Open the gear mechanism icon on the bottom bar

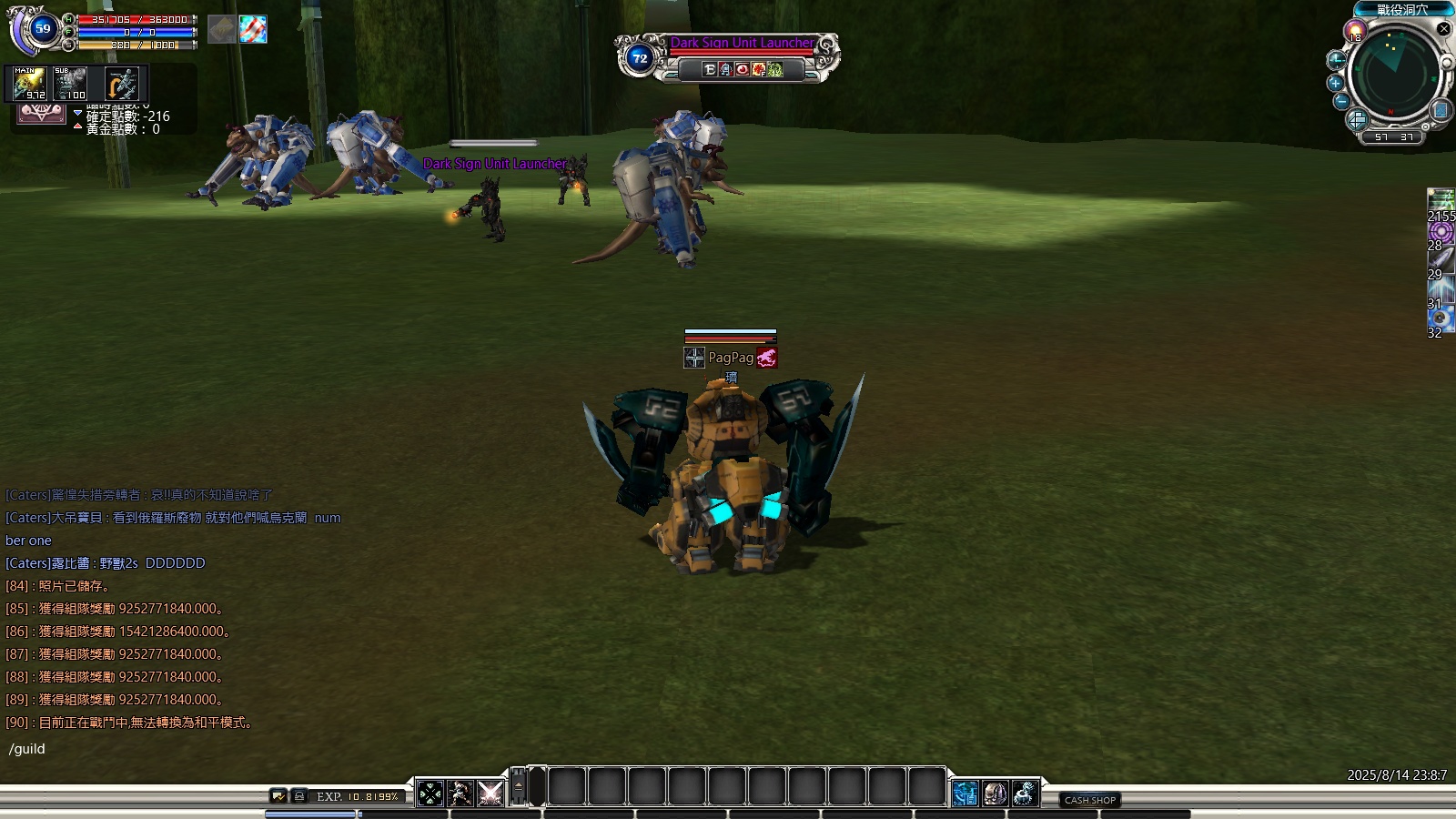1025,794
